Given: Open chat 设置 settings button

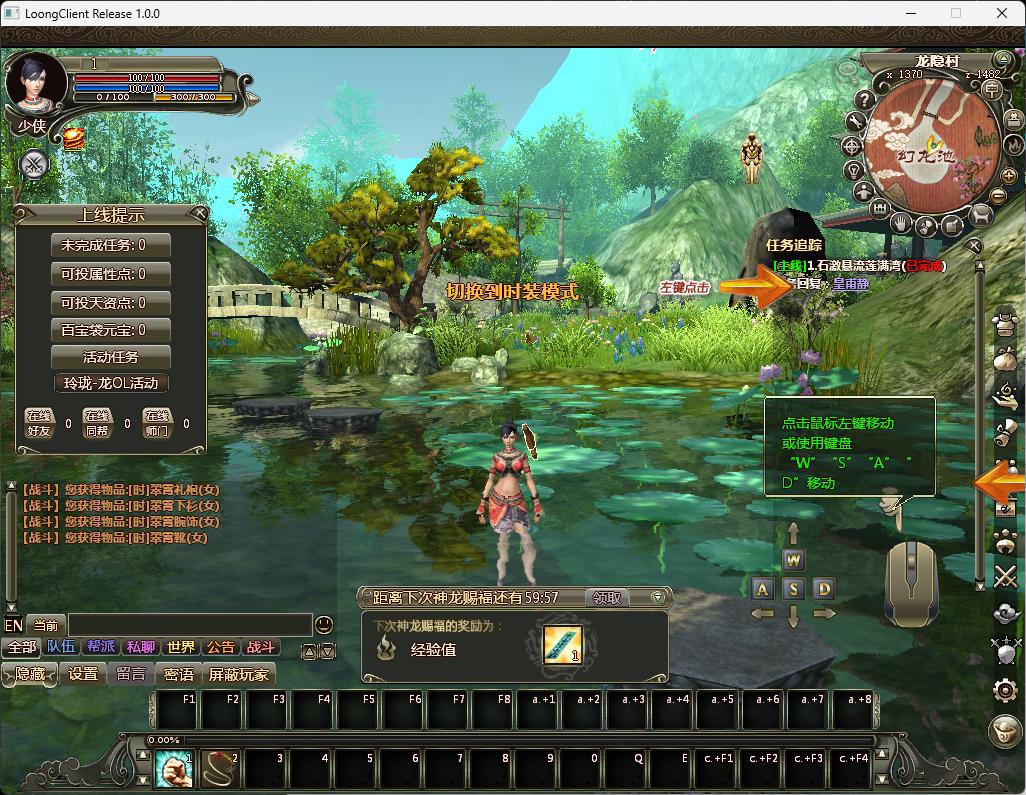Looking at the screenshot, I should 83,674.
